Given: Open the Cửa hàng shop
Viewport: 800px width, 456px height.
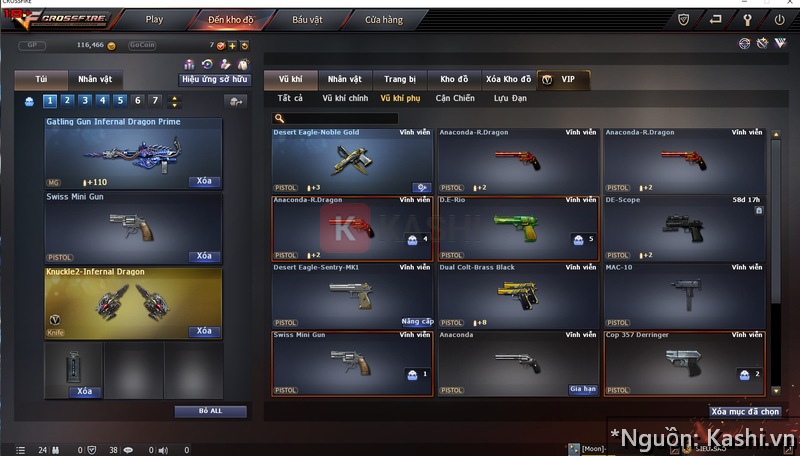Looking at the screenshot, I should click(x=384, y=19).
